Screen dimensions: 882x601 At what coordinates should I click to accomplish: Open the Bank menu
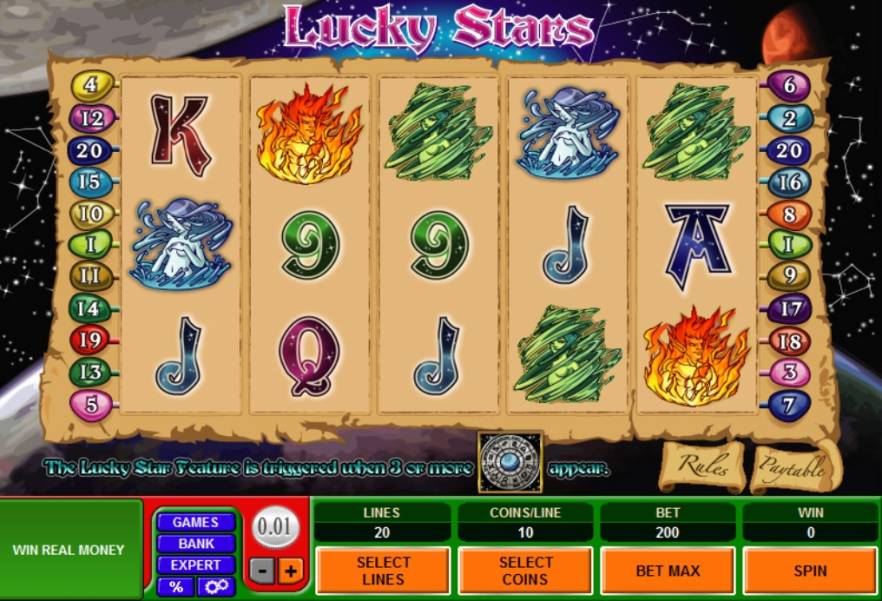(x=195, y=544)
